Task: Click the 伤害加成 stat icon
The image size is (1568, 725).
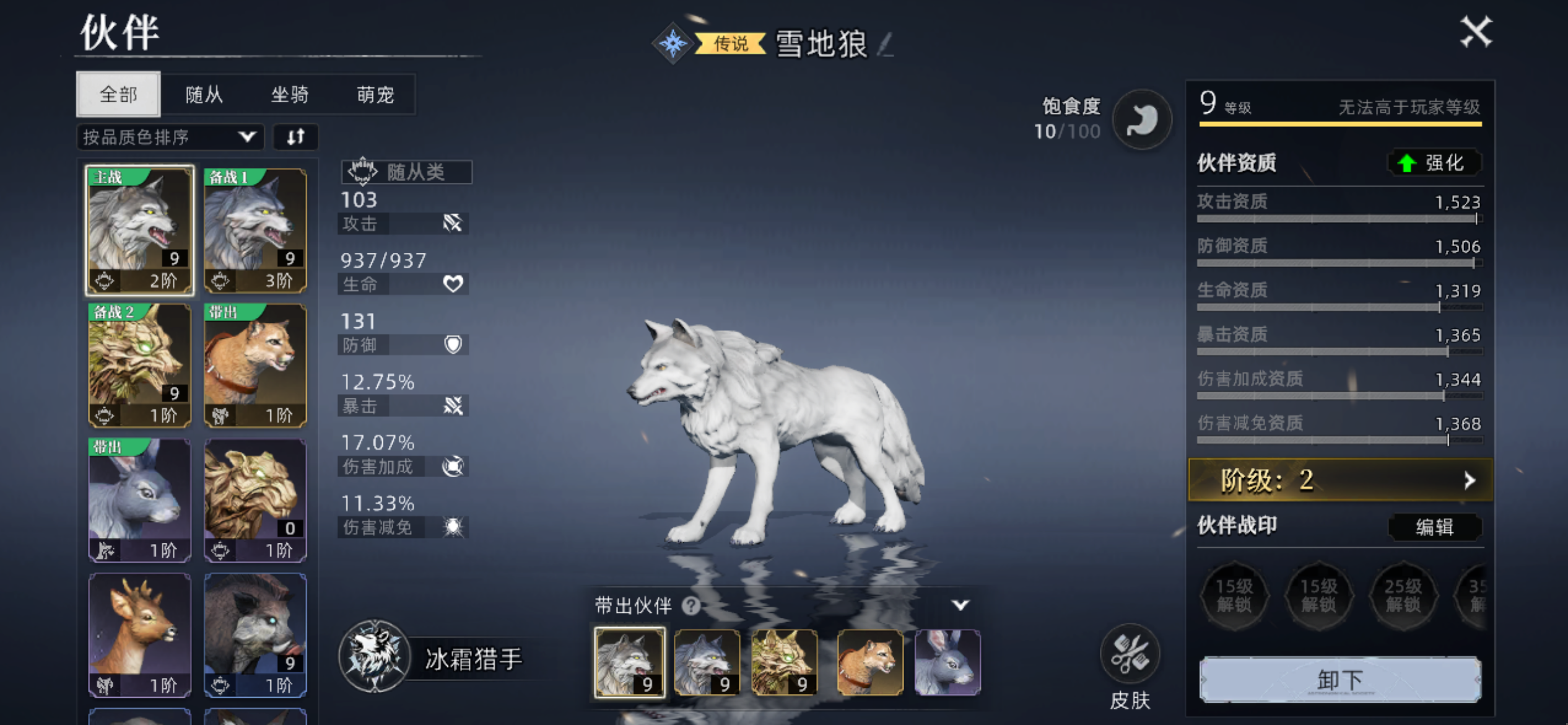Action: (453, 466)
